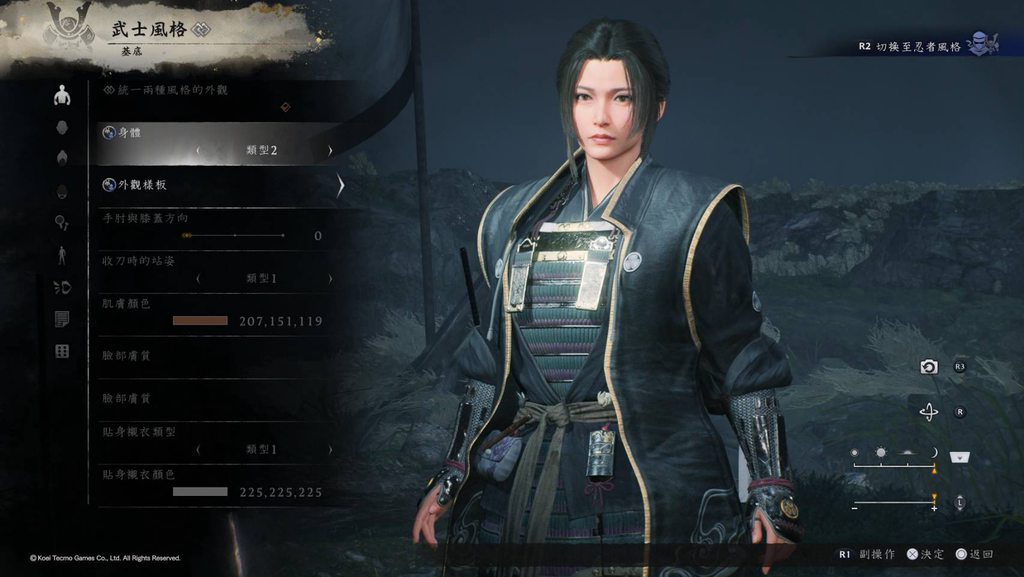Screen dimensions: 1024x577
Task: Open the document page category tab
Action: pyautogui.click(x=62, y=319)
